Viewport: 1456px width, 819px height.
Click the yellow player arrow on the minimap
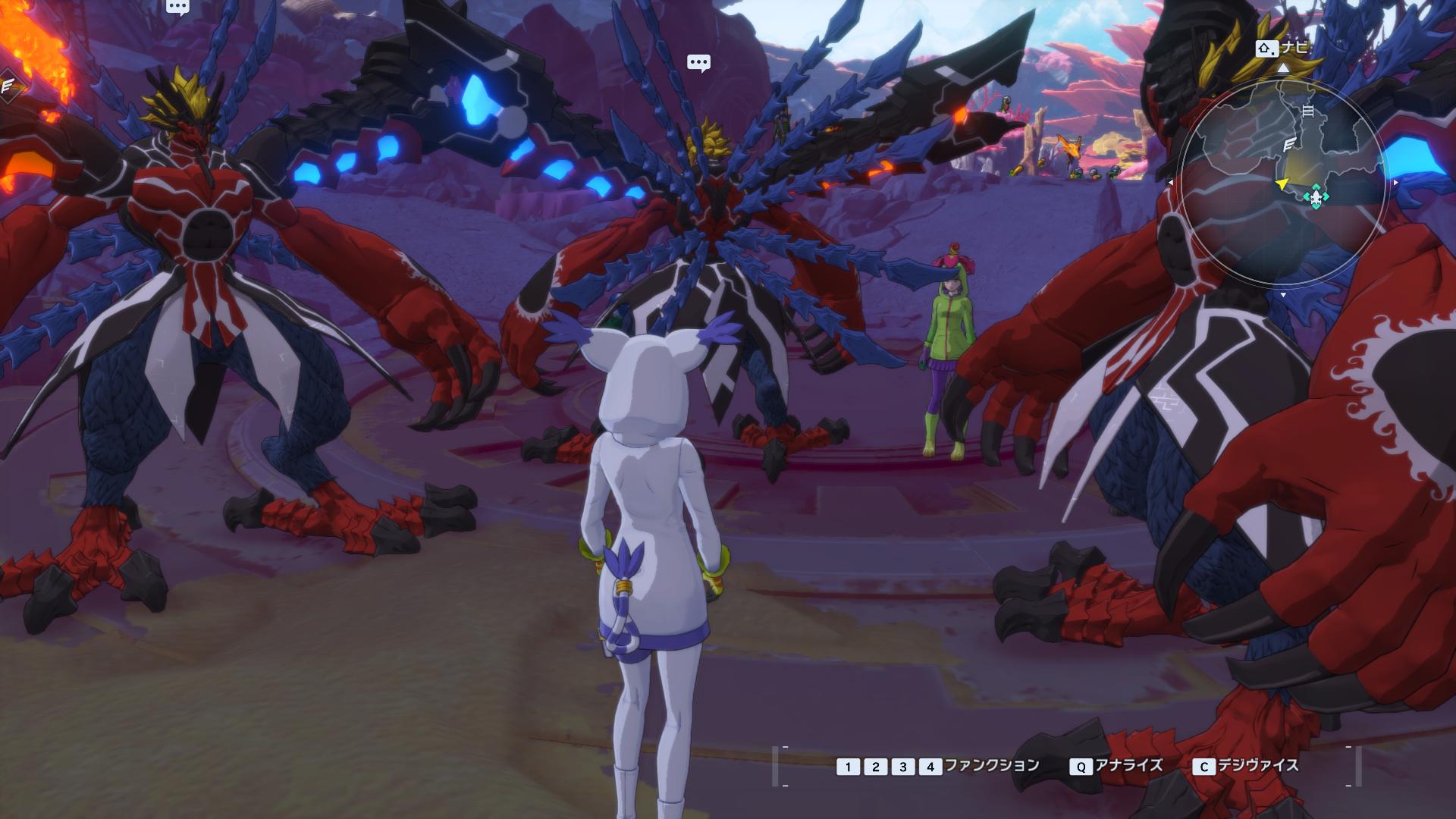(x=1282, y=184)
